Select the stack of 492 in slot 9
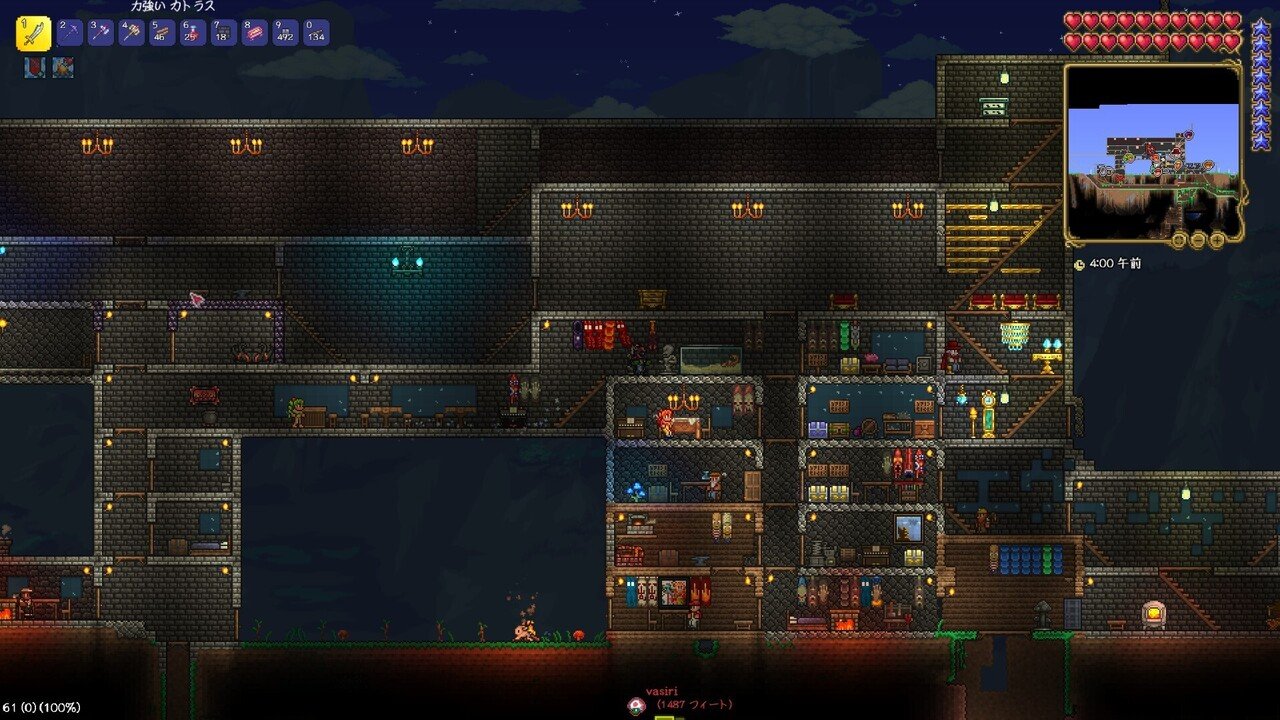The height and width of the screenshot is (720, 1280). 286,33
